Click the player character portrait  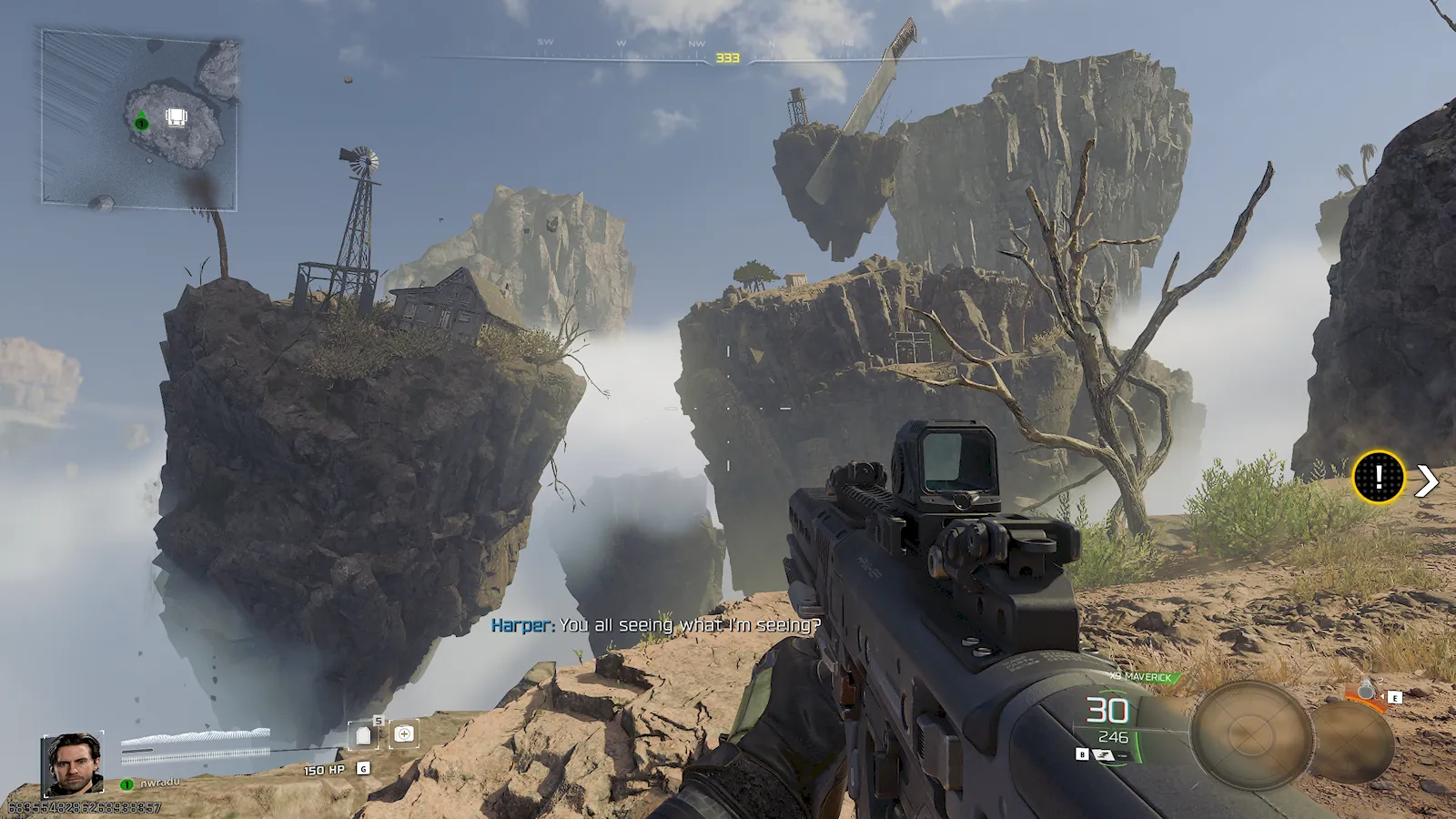click(x=73, y=763)
